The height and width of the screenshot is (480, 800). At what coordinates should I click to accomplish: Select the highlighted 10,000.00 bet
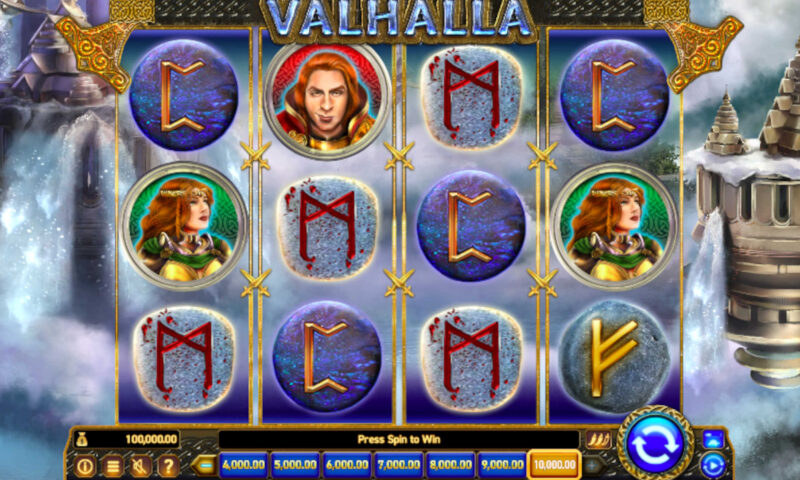tap(555, 465)
